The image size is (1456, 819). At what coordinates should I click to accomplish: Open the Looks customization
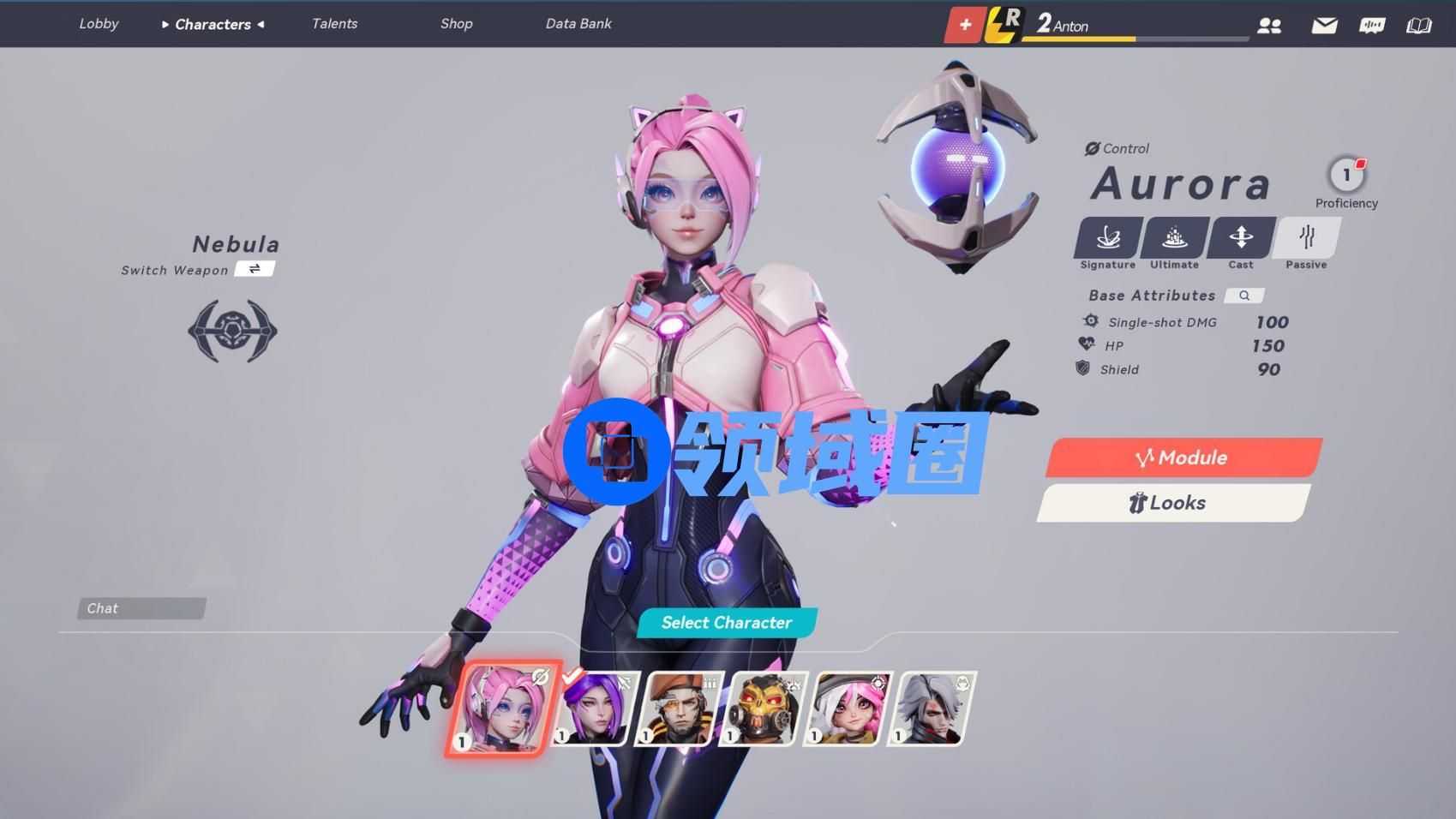click(1172, 503)
